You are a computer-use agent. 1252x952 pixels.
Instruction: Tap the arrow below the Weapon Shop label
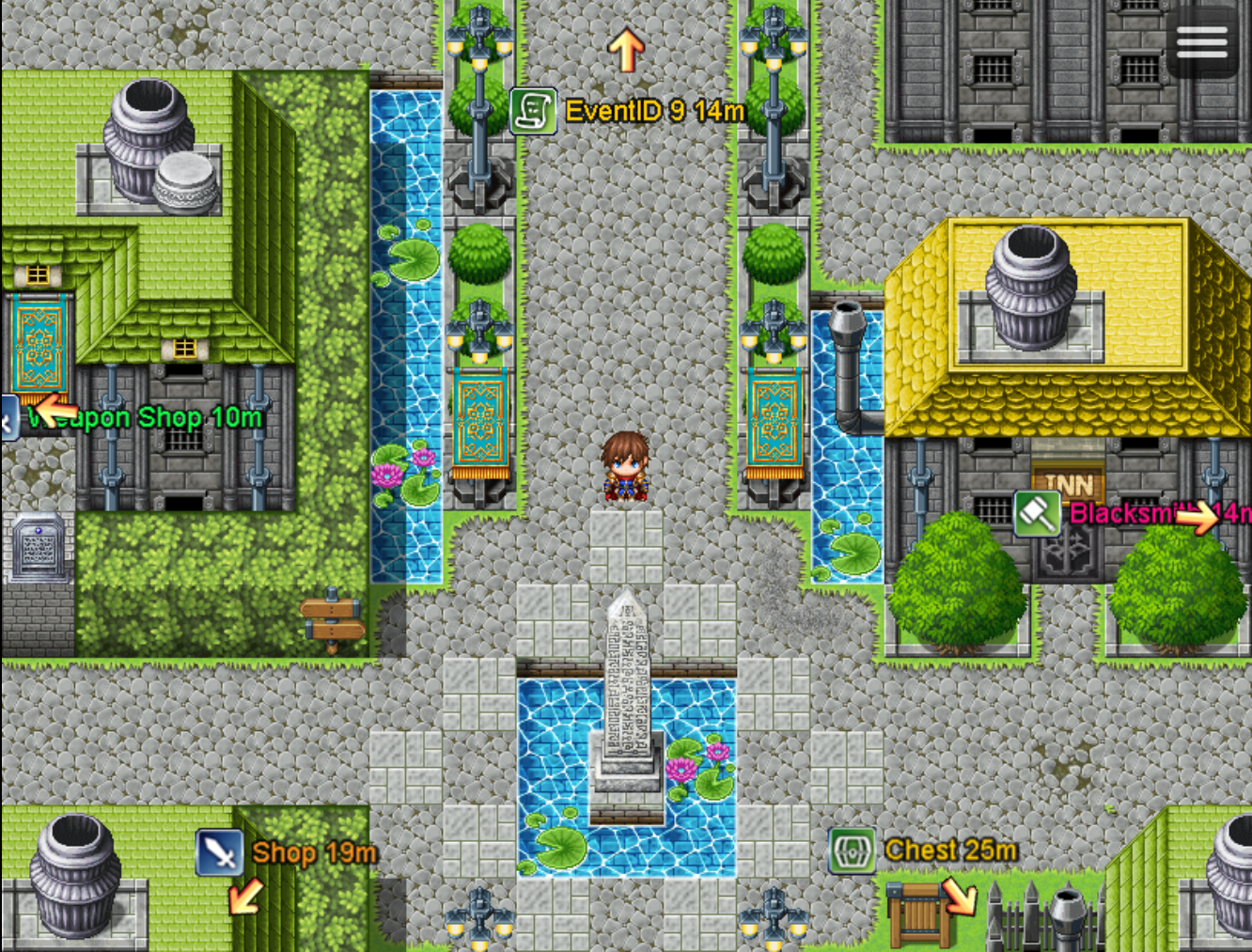56,410
